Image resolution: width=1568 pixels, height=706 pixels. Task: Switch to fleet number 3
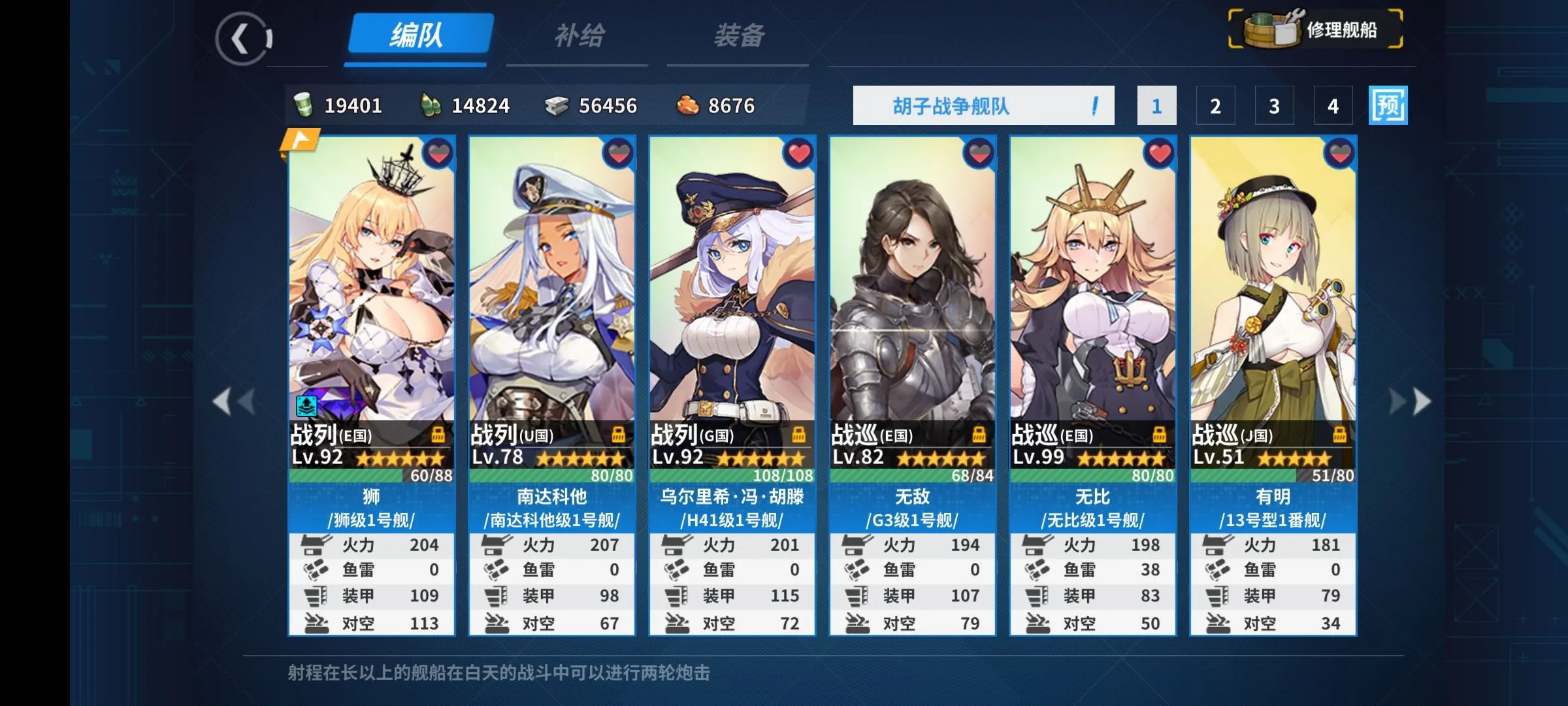1274,106
